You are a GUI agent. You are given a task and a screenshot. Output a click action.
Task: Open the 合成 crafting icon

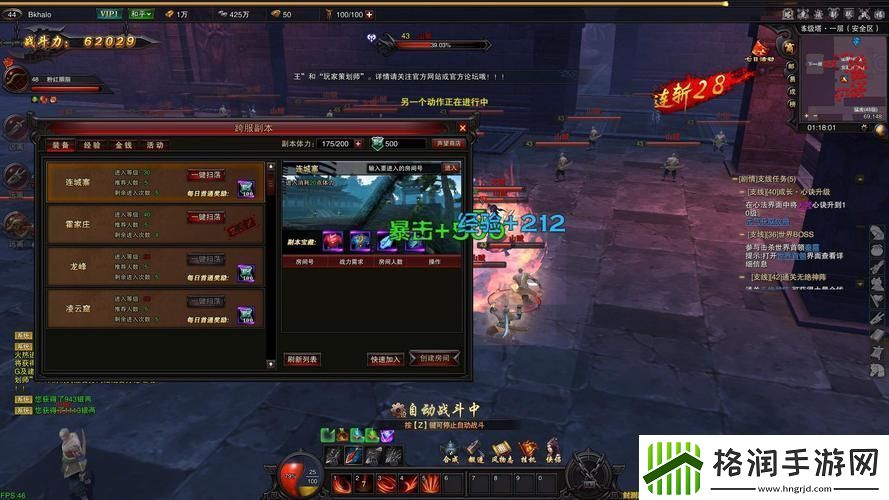[449, 449]
